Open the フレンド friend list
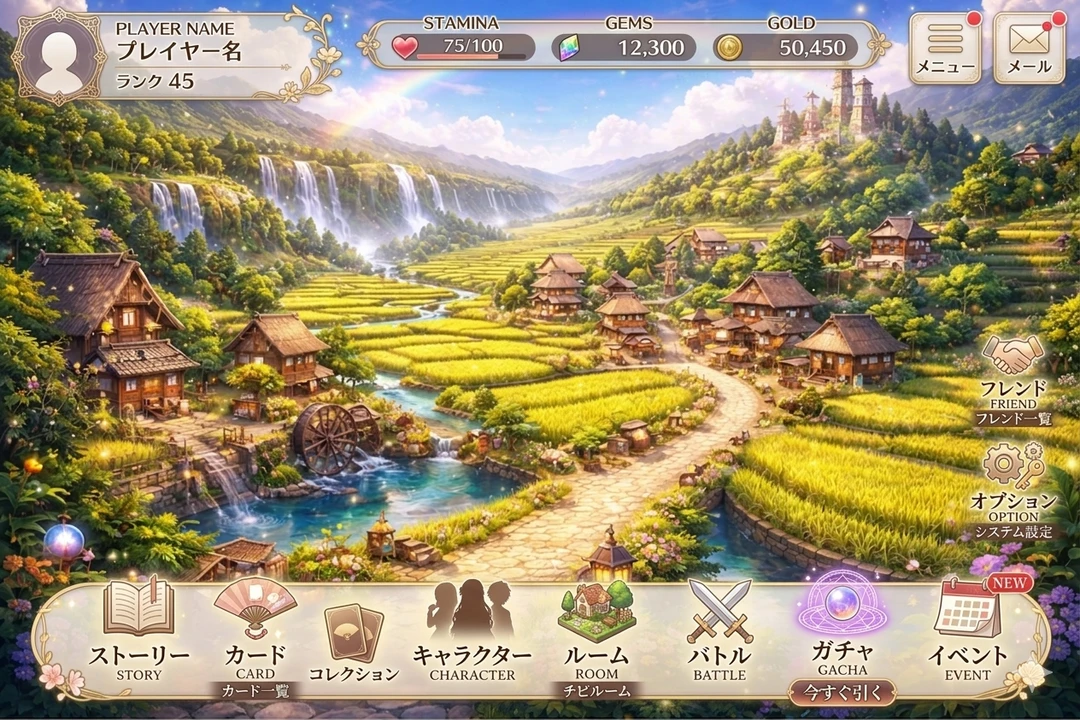Image resolution: width=1080 pixels, height=720 pixels. 1013,372
